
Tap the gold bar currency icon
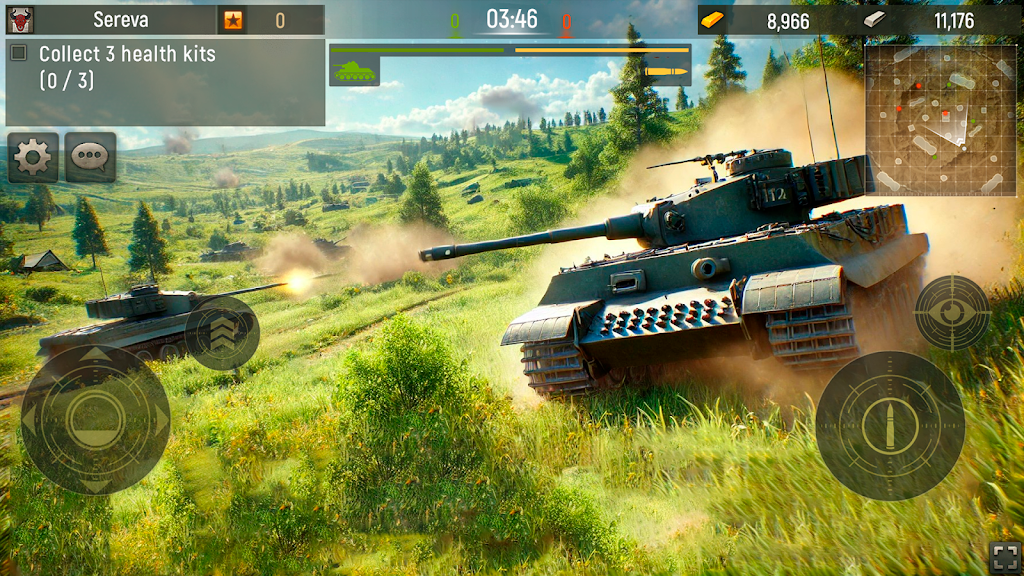(x=712, y=20)
